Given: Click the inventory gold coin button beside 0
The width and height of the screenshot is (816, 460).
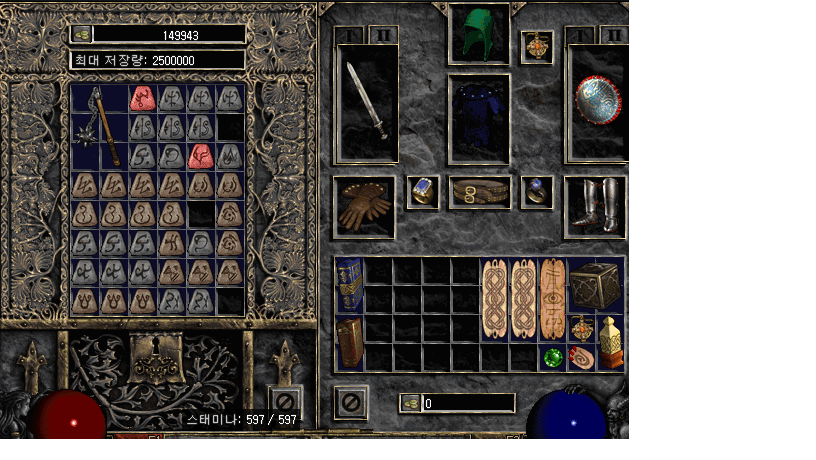Looking at the screenshot, I should click(x=410, y=403).
